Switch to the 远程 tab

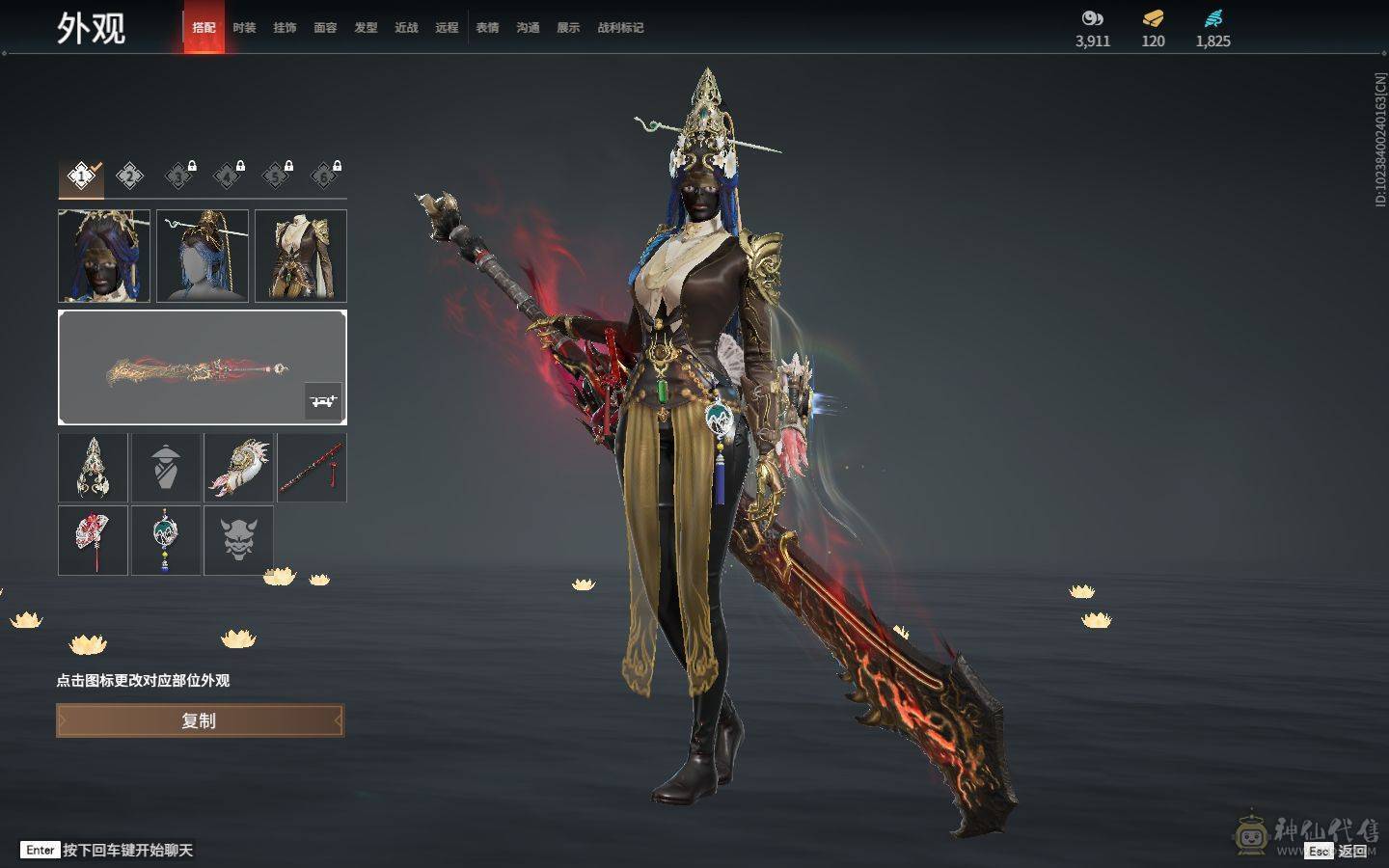click(447, 28)
